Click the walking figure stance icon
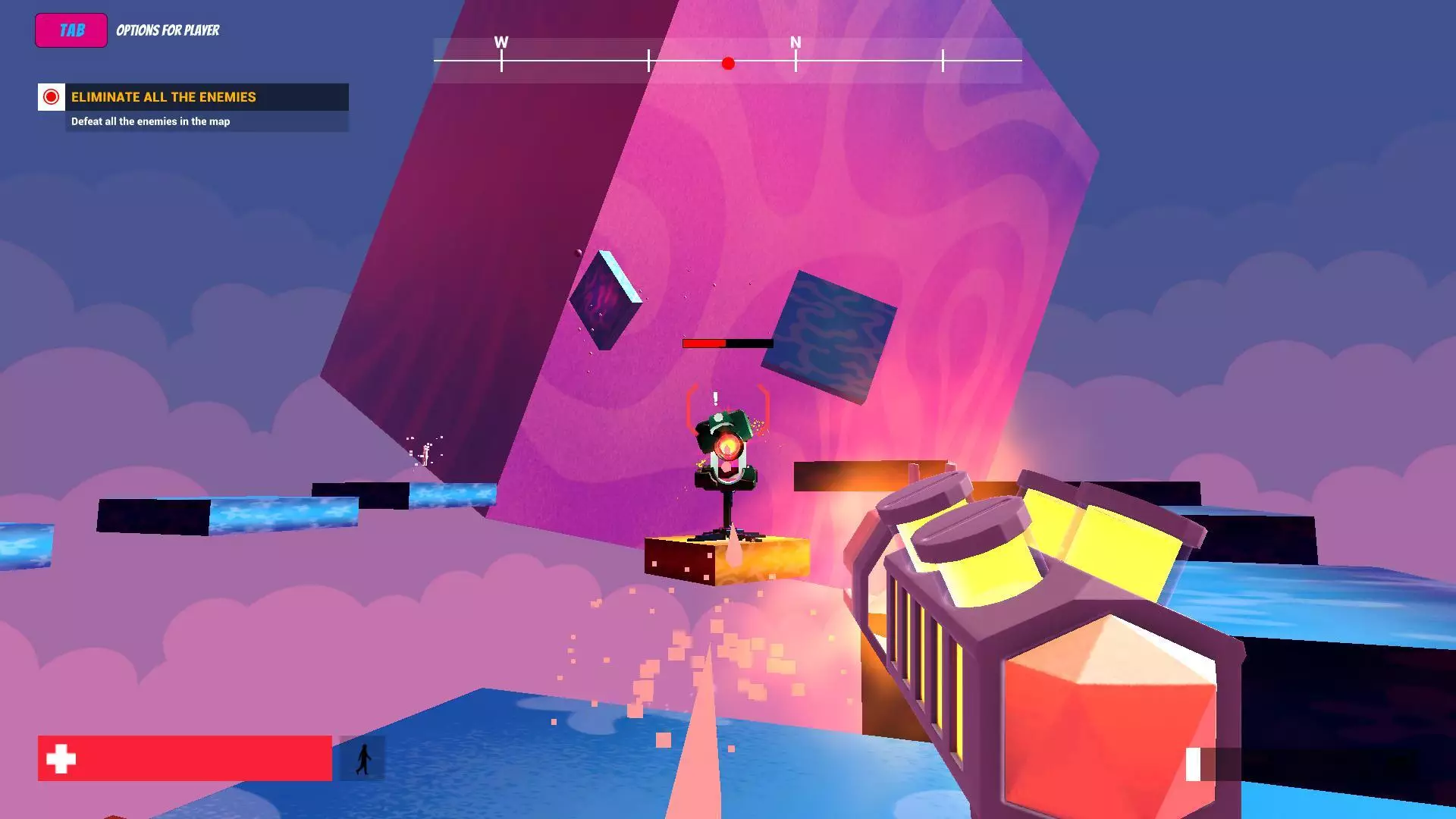1456x819 pixels. coord(363,758)
